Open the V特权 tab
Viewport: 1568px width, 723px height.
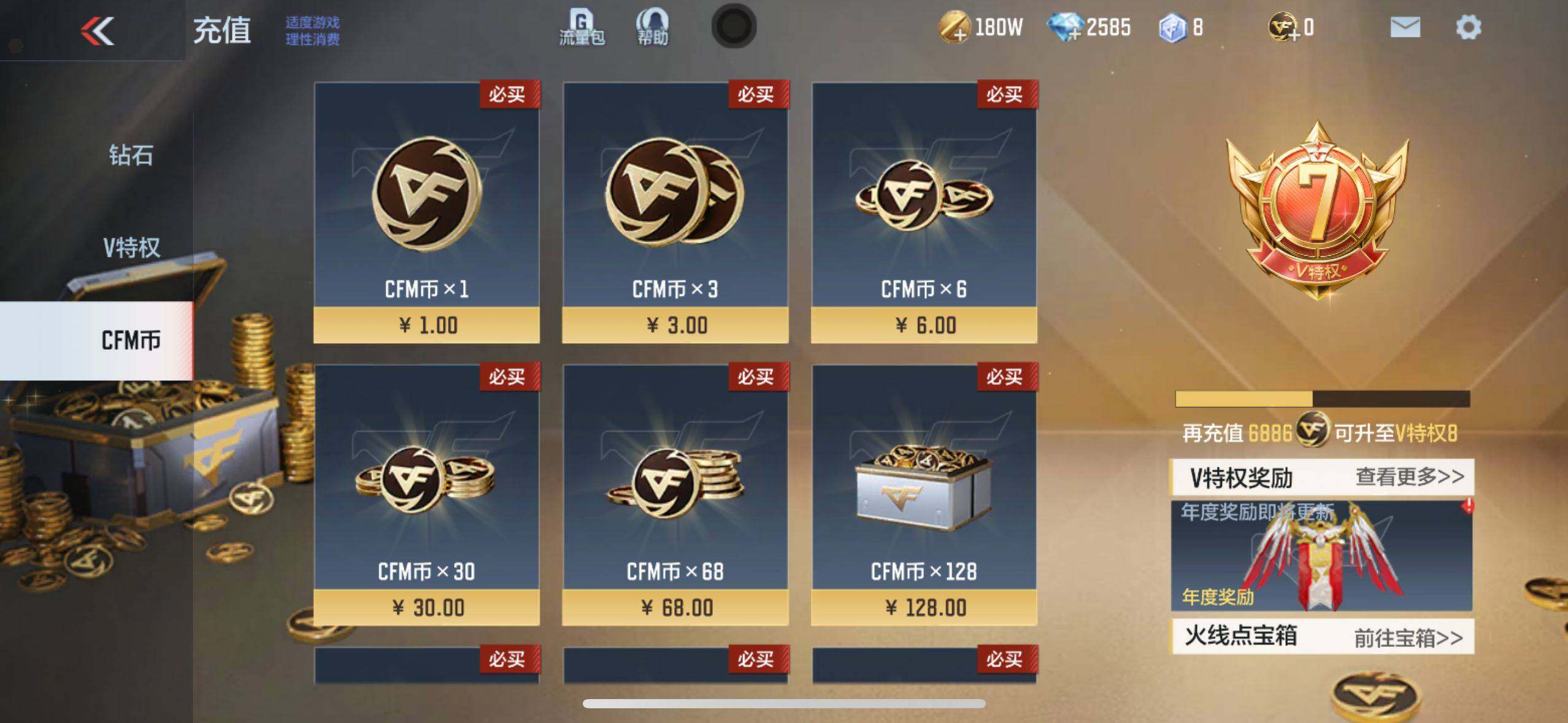tap(131, 248)
